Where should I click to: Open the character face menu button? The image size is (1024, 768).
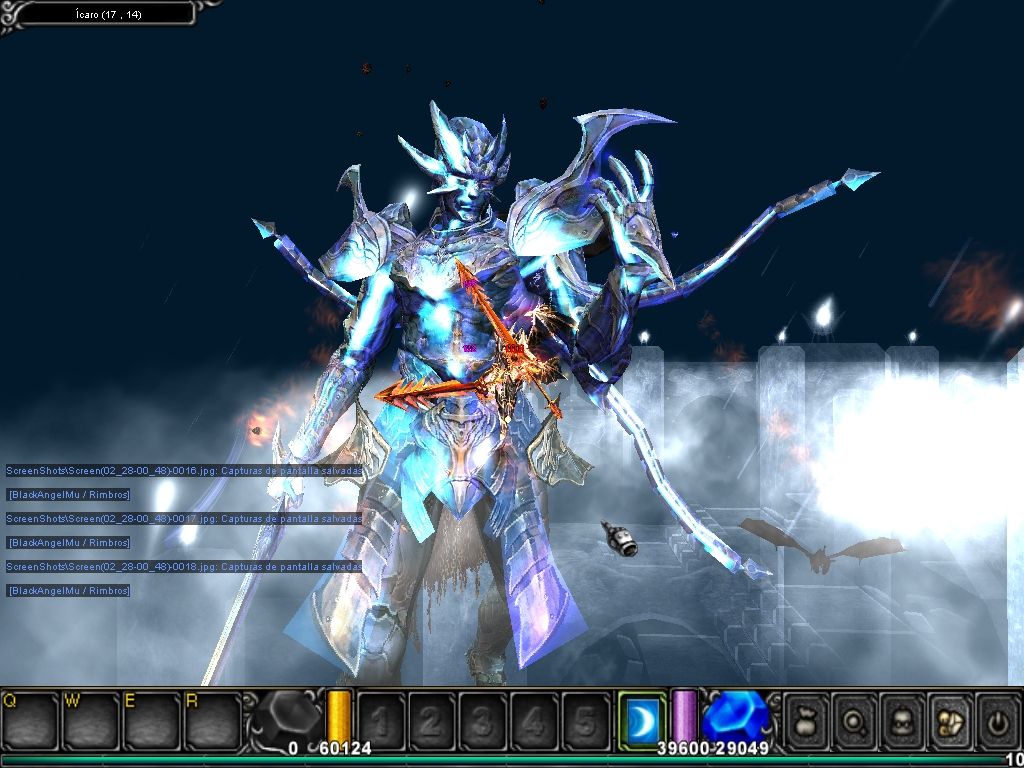pos(902,720)
